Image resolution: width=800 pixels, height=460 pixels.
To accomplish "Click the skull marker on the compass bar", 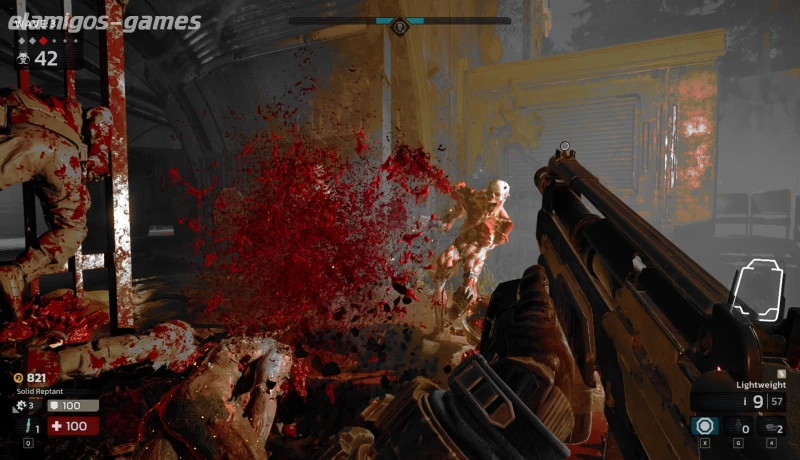I will [x=399, y=25].
